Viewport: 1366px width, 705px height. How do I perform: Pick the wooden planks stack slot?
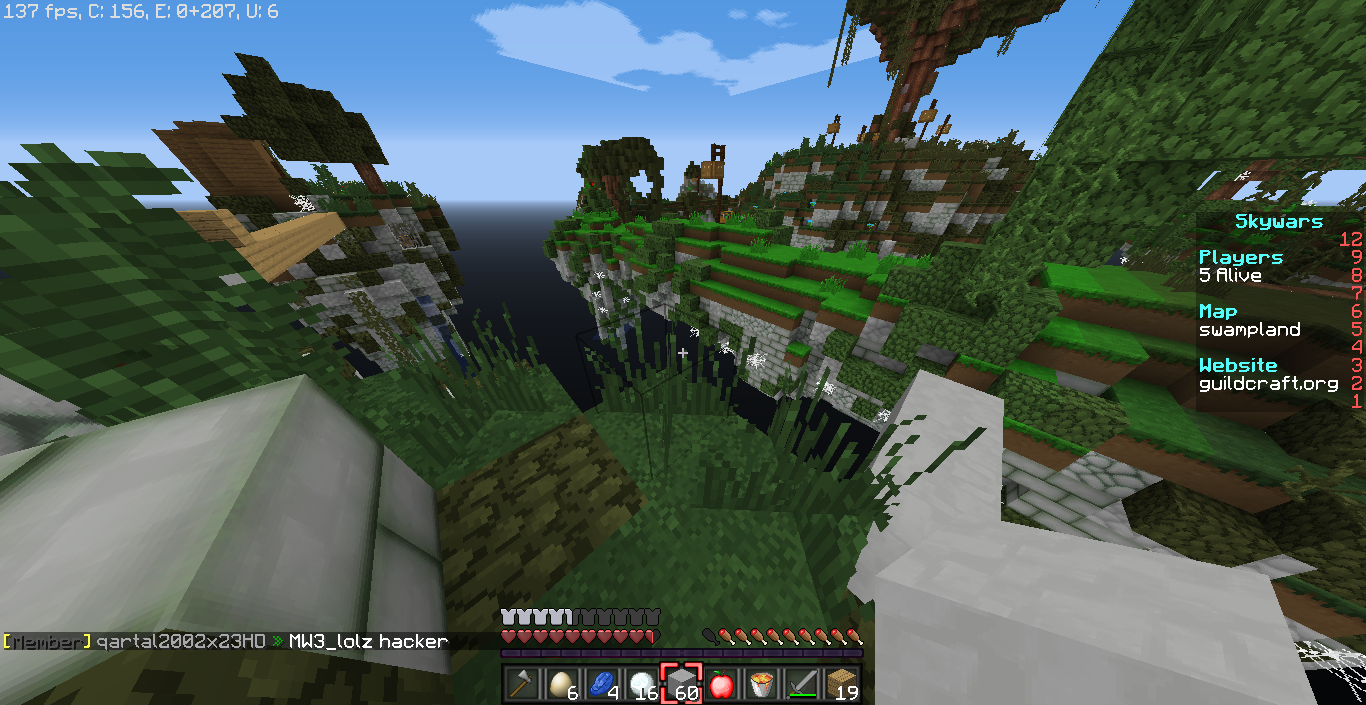point(842,684)
